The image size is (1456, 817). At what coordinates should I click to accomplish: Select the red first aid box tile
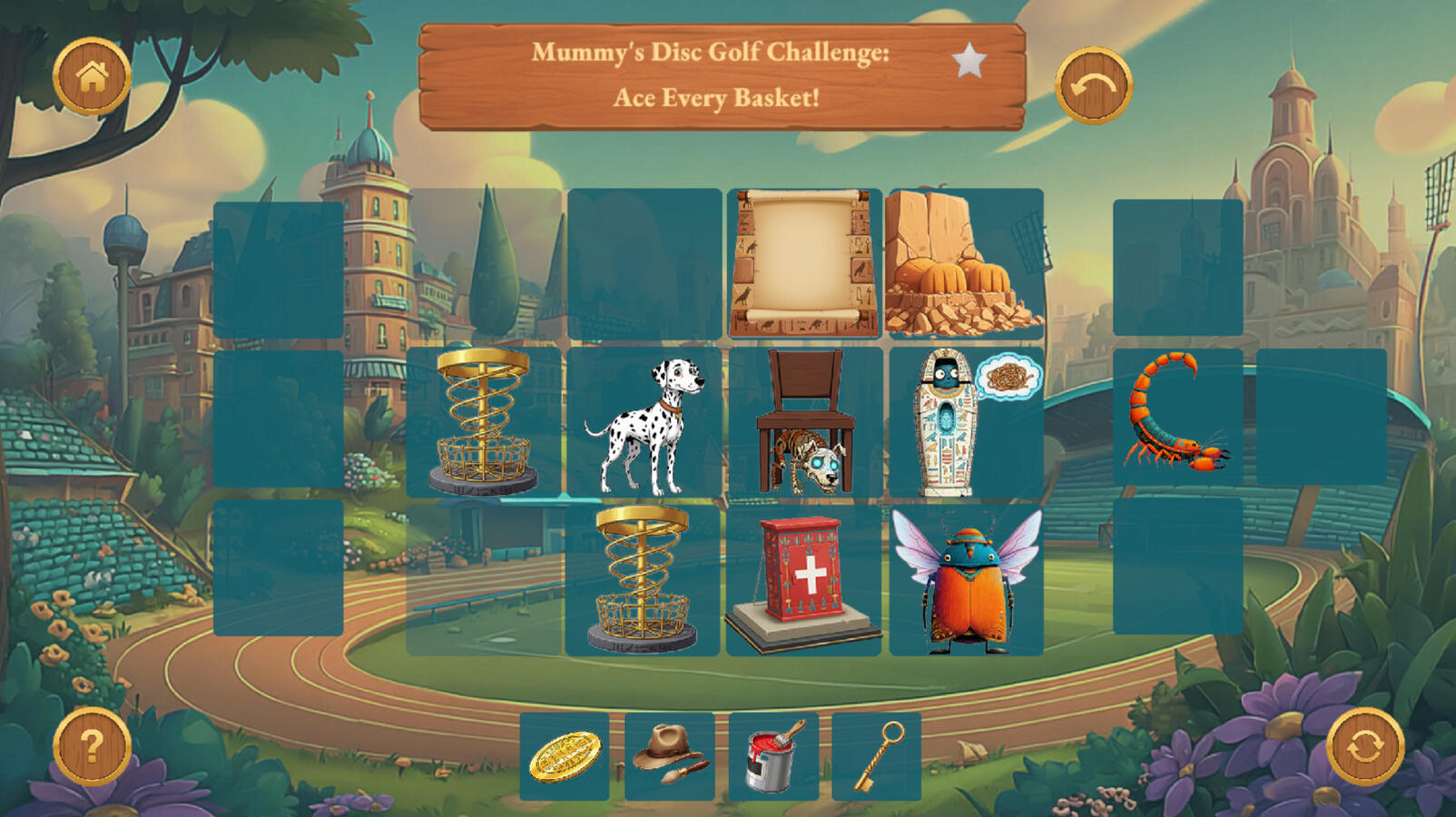point(804,581)
